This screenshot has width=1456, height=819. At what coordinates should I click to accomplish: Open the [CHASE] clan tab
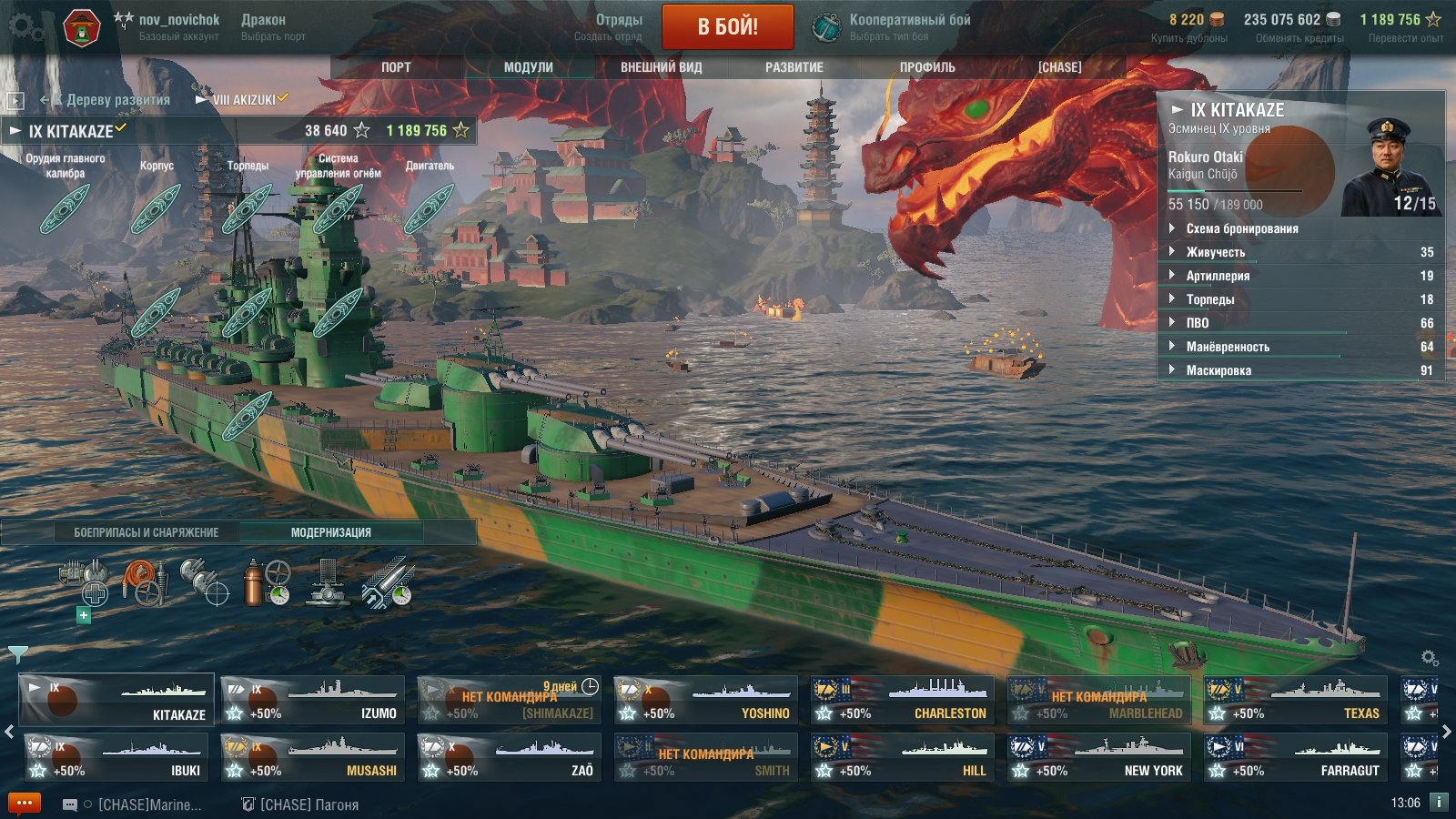pyautogui.click(x=1059, y=67)
